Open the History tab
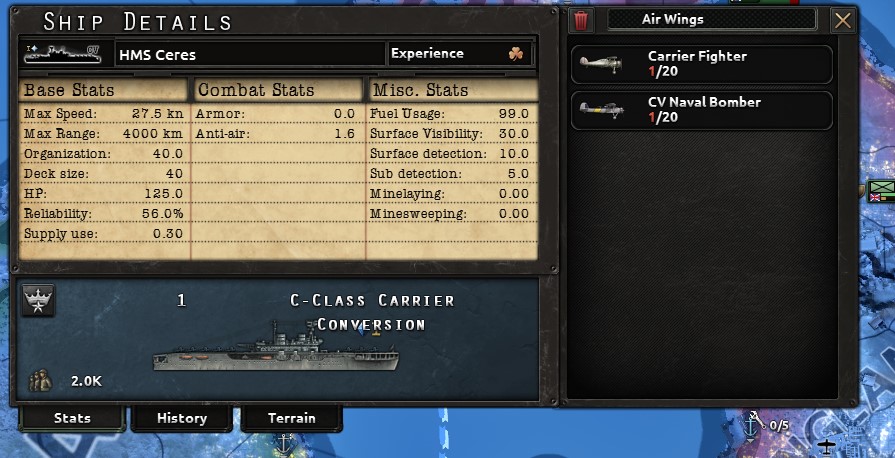 tap(181, 418)
